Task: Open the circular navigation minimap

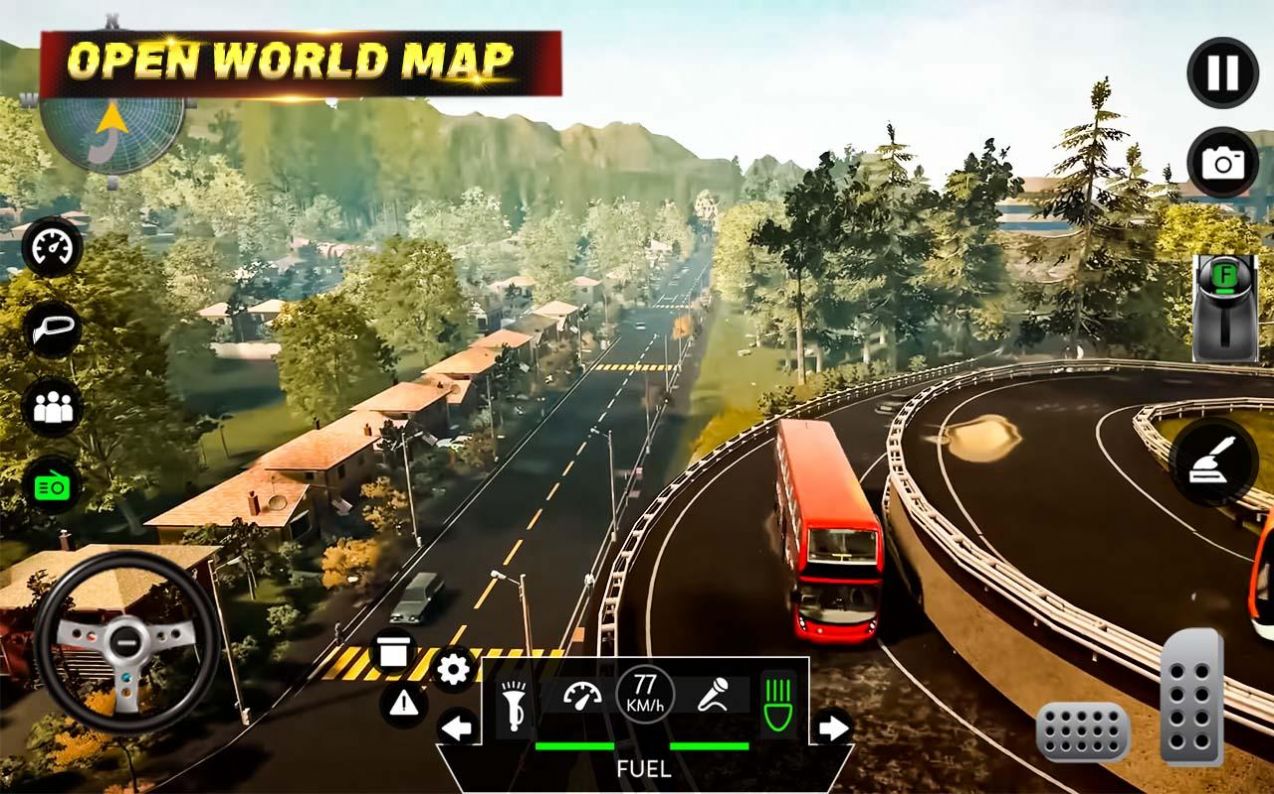Action: point(112,129)
